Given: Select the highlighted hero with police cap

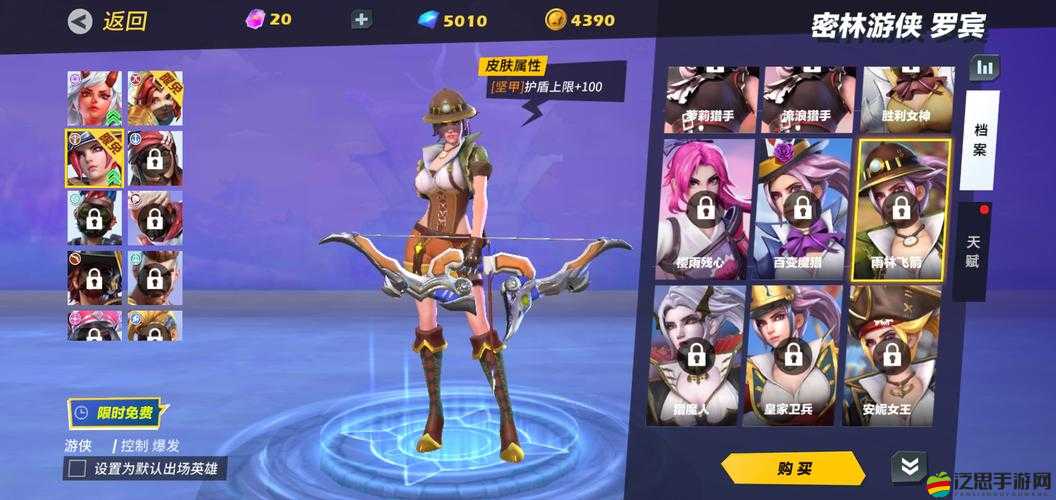Looking at the screenshot, I should click(93, 157).
